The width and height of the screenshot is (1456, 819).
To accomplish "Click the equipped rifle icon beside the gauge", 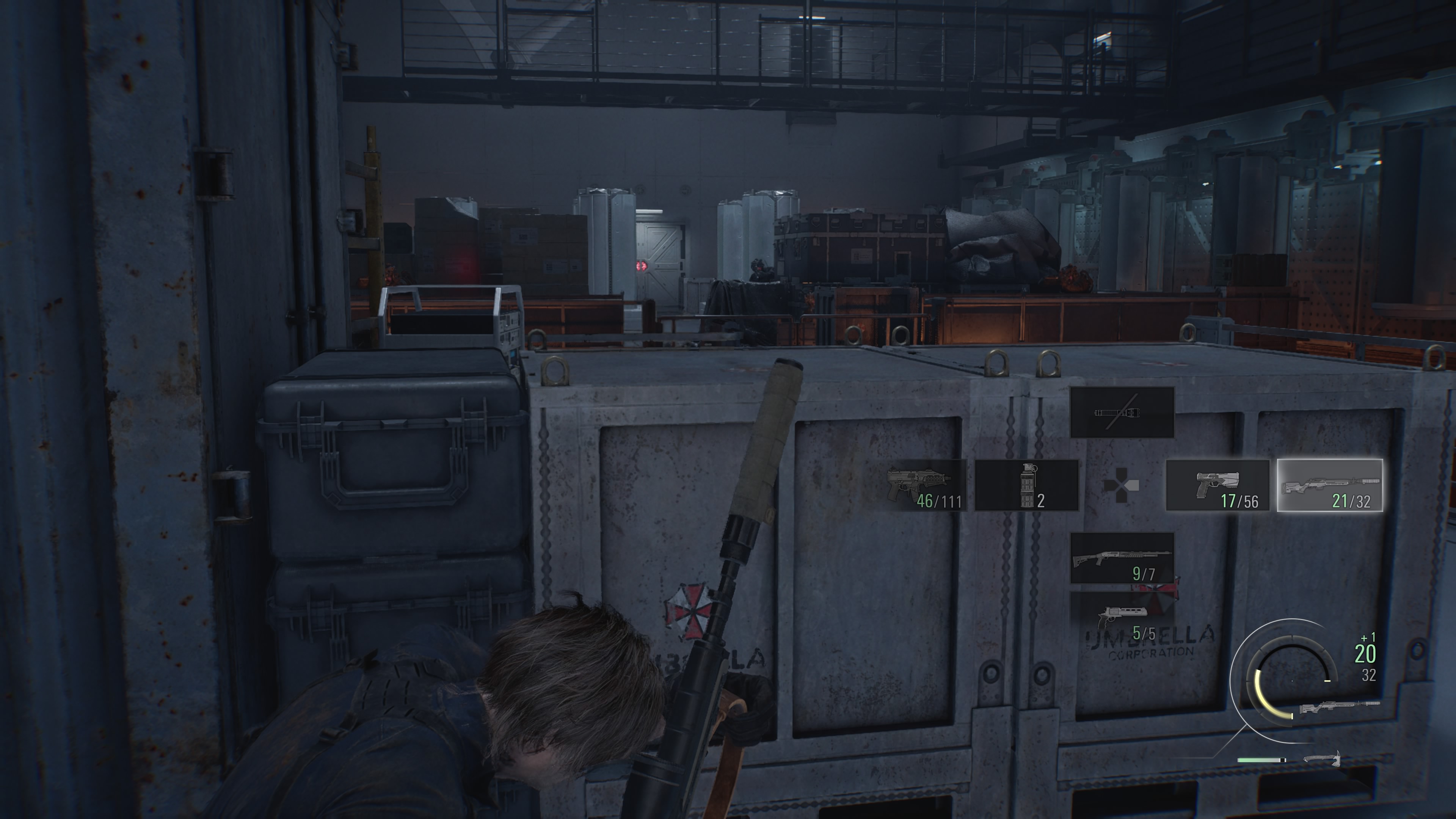I will (x=1340, y=706).
